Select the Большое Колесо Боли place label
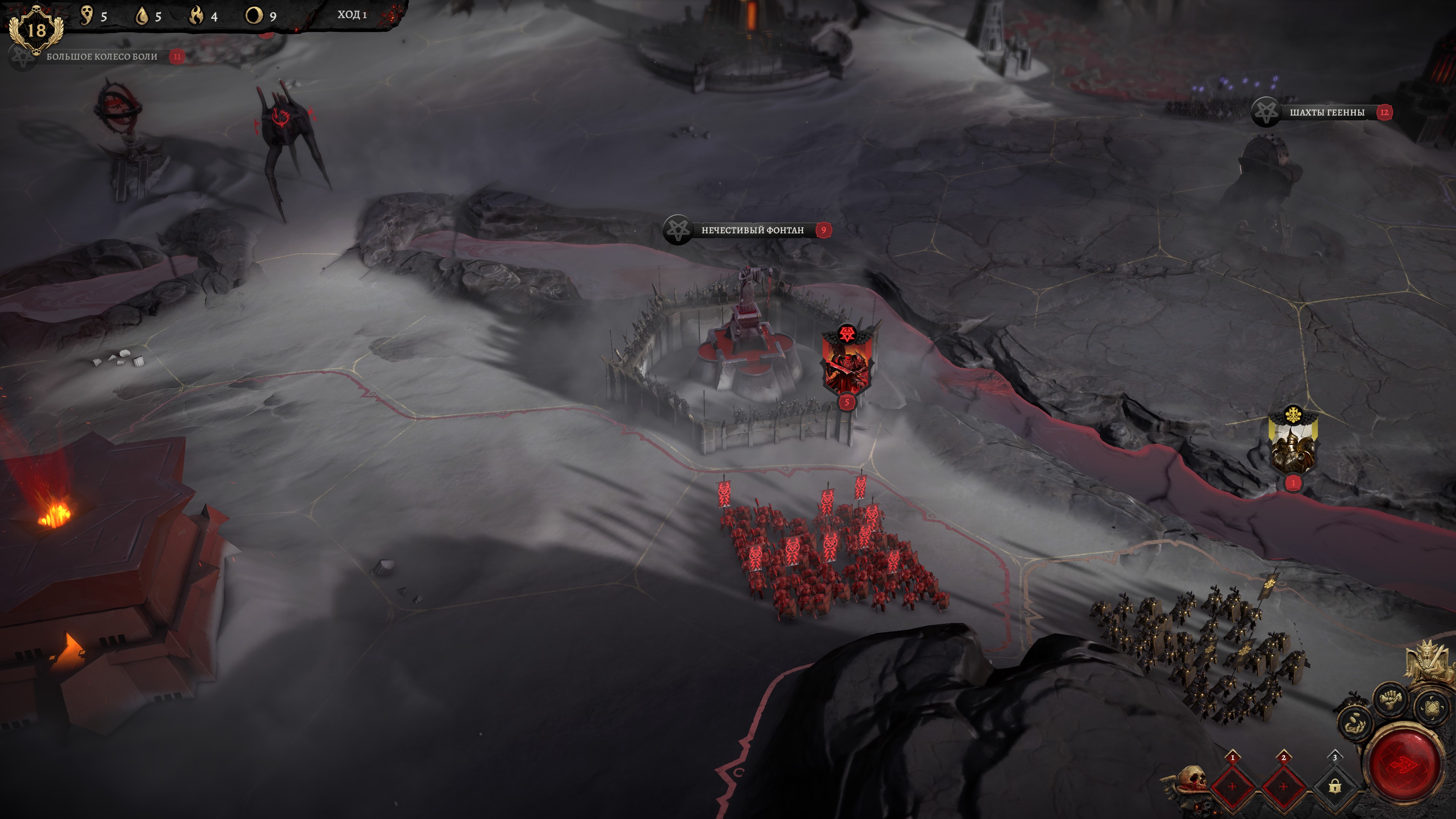Viewport: 1456px width, 819px height. tap(102, 56)
